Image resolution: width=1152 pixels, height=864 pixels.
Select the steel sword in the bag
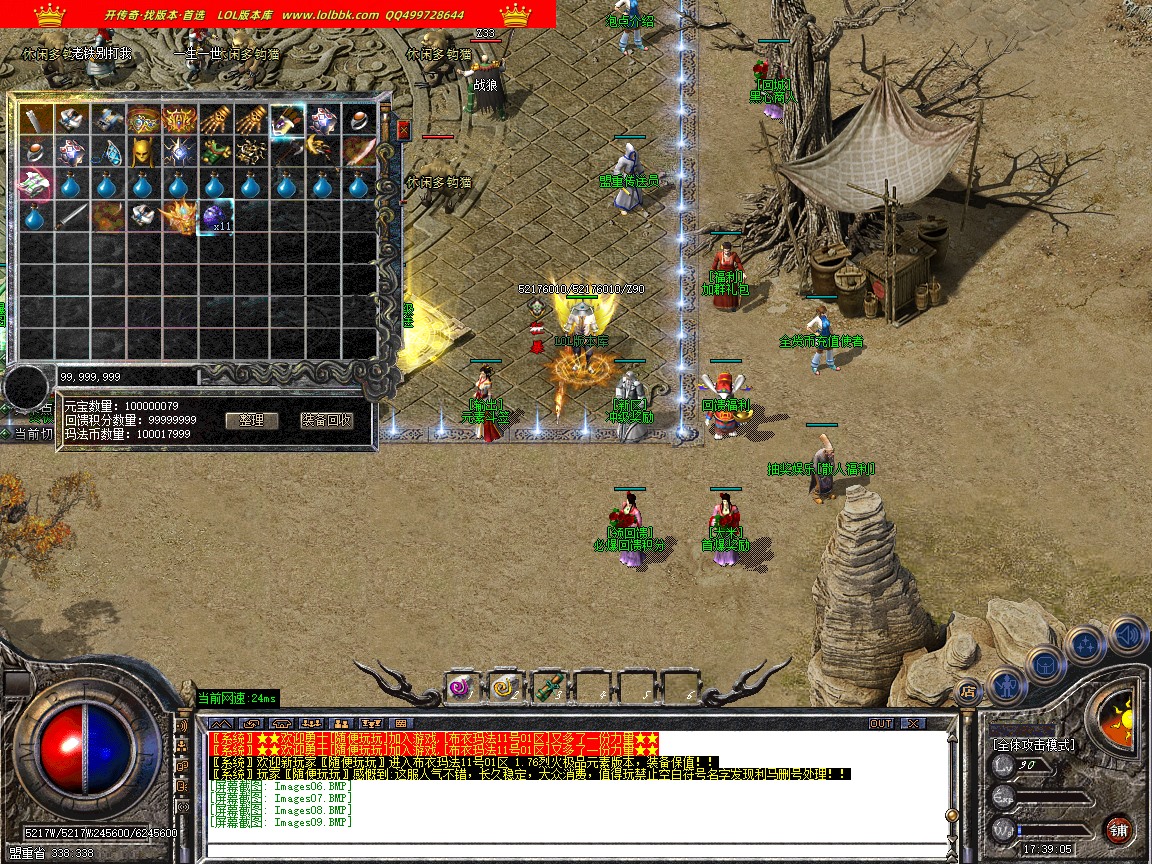[72, 216]
